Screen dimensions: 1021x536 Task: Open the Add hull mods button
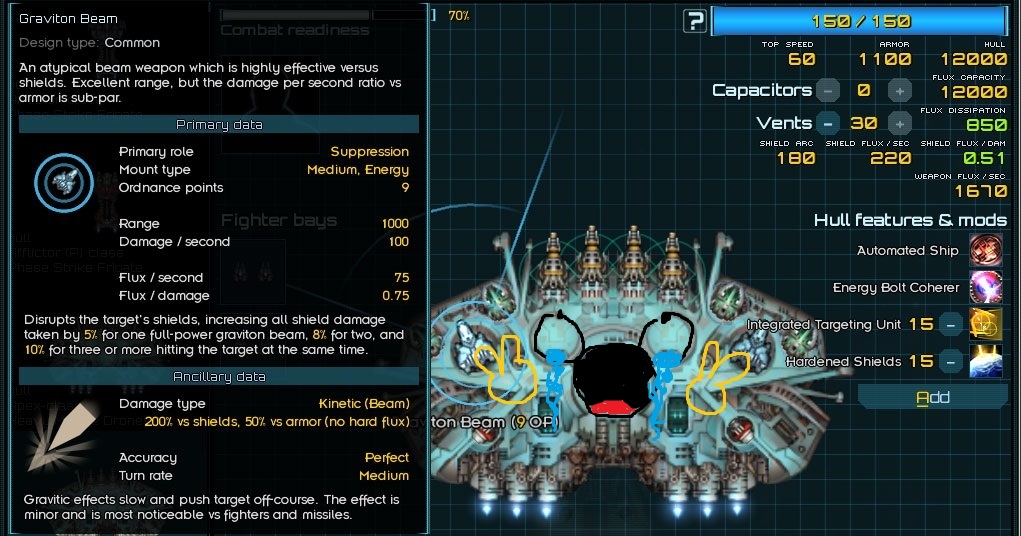[x=932, y=398]
